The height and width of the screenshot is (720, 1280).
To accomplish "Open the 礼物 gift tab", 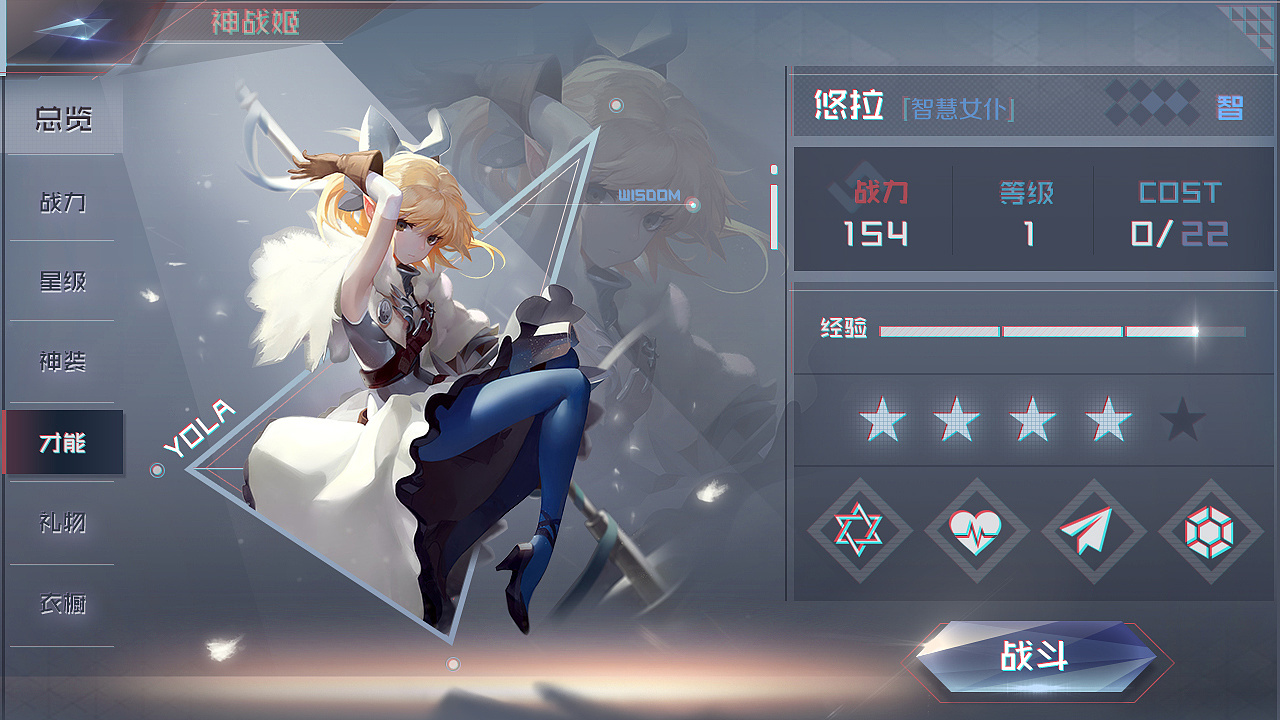I will coord(63,521).
